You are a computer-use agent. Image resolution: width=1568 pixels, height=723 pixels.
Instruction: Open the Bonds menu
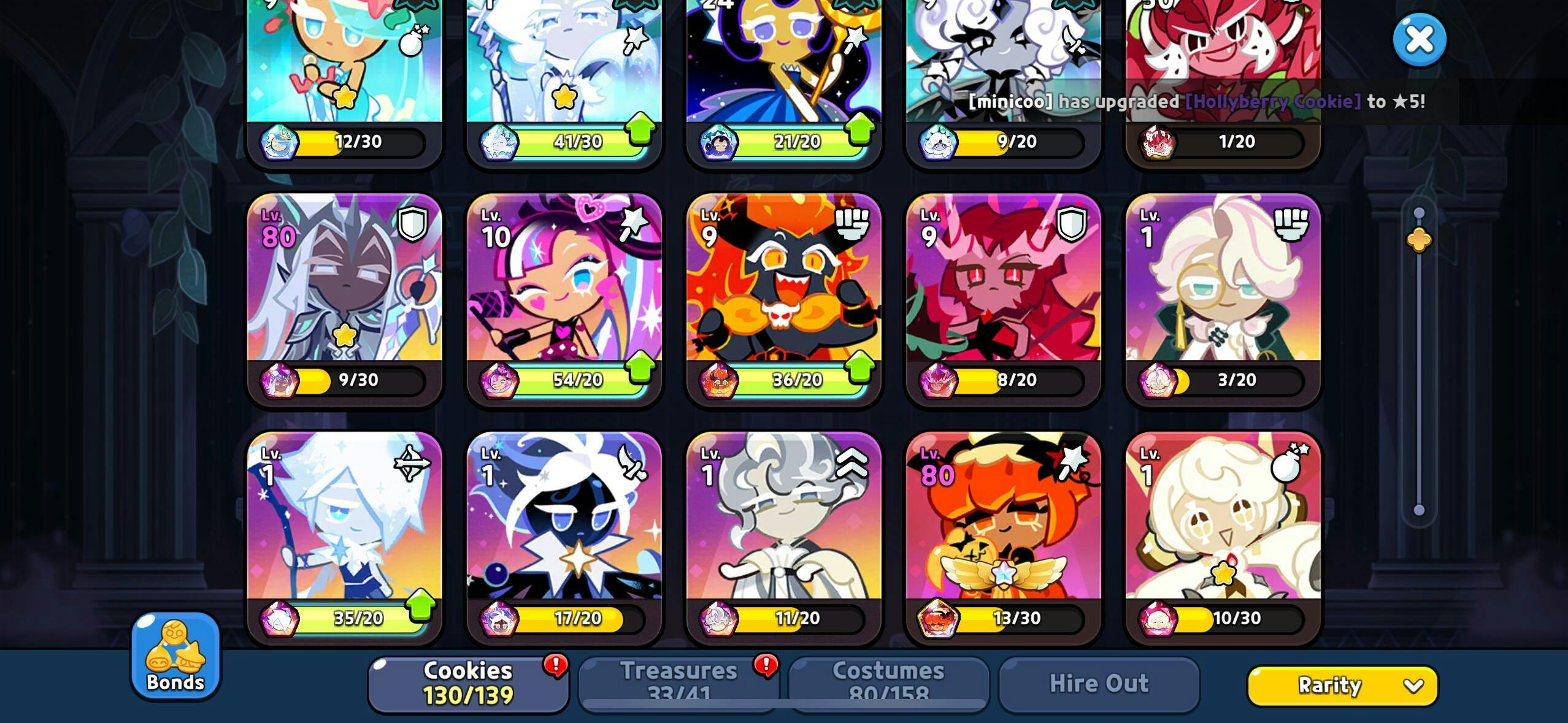[175, 655]
